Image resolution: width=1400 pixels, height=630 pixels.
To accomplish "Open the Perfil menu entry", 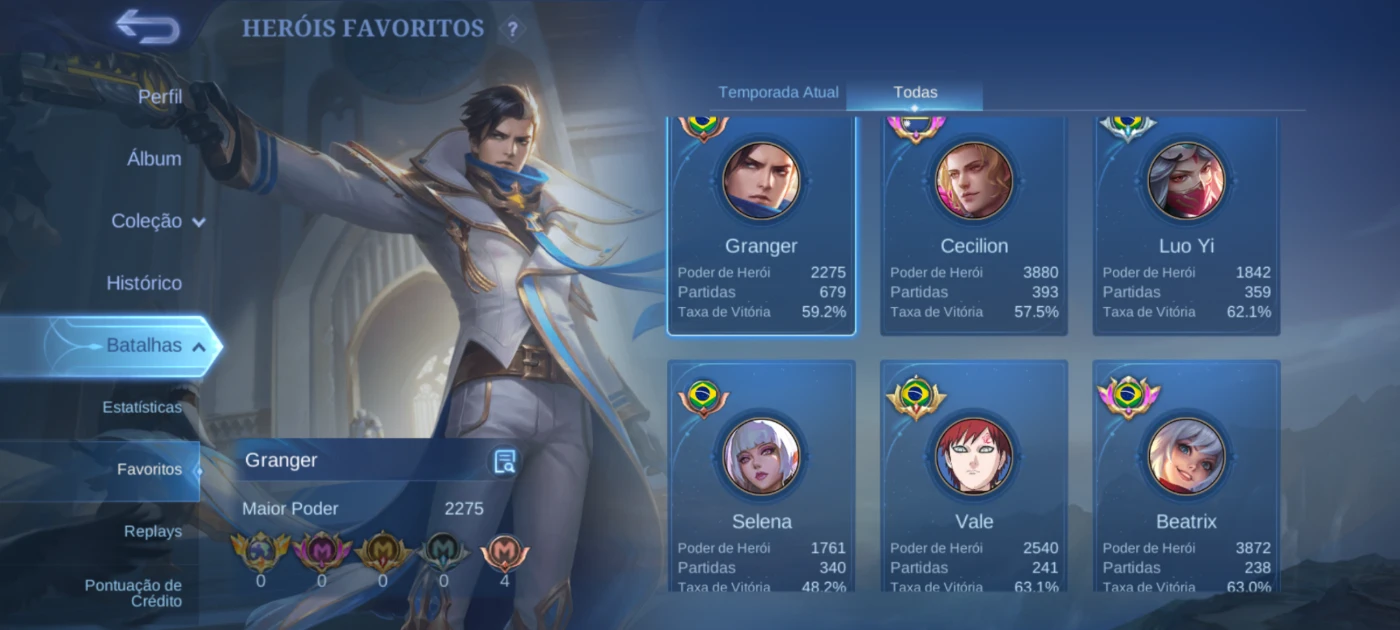I will click(x=160, y=97).
